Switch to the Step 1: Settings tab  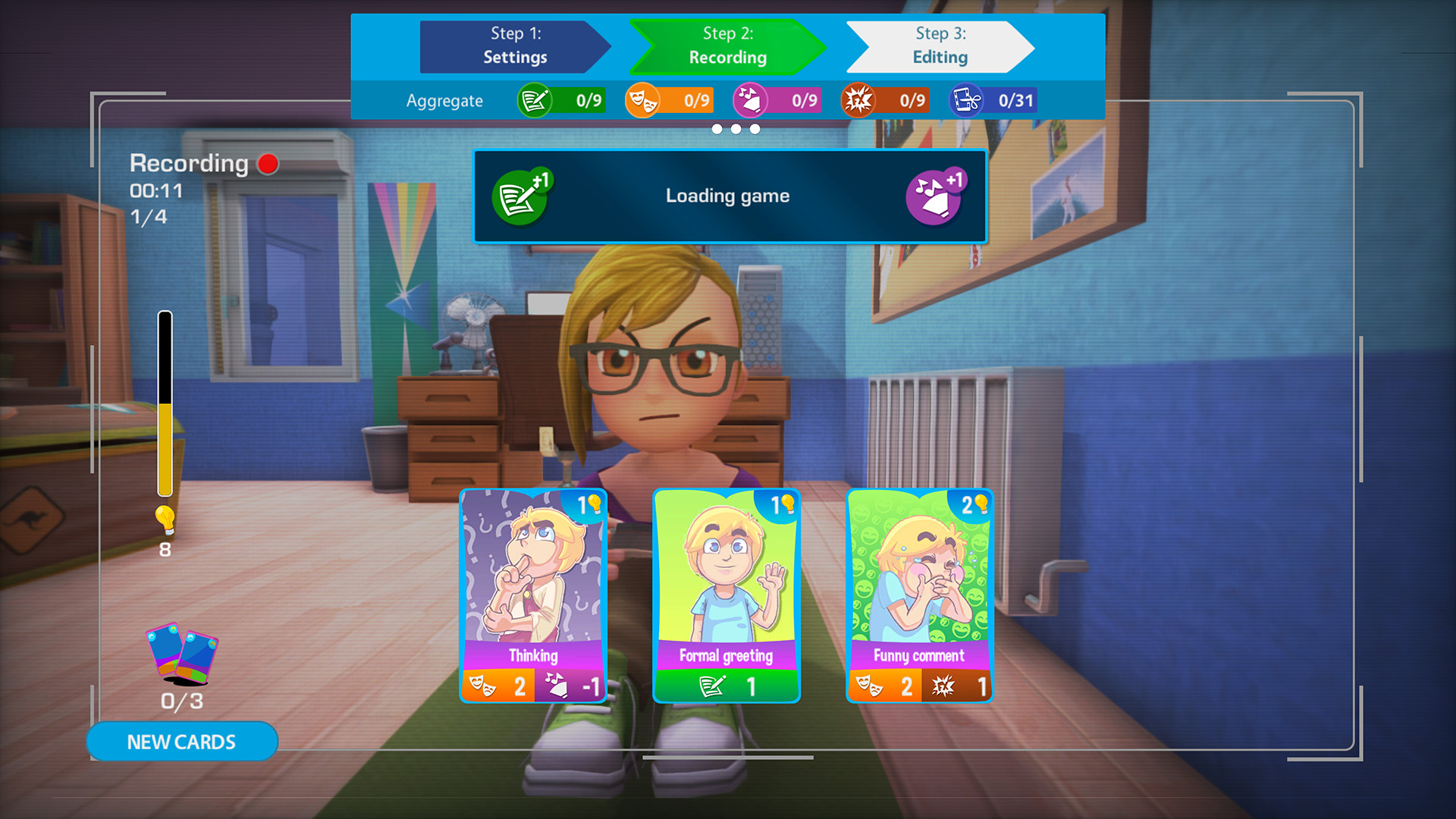click(x=515, y=45)
